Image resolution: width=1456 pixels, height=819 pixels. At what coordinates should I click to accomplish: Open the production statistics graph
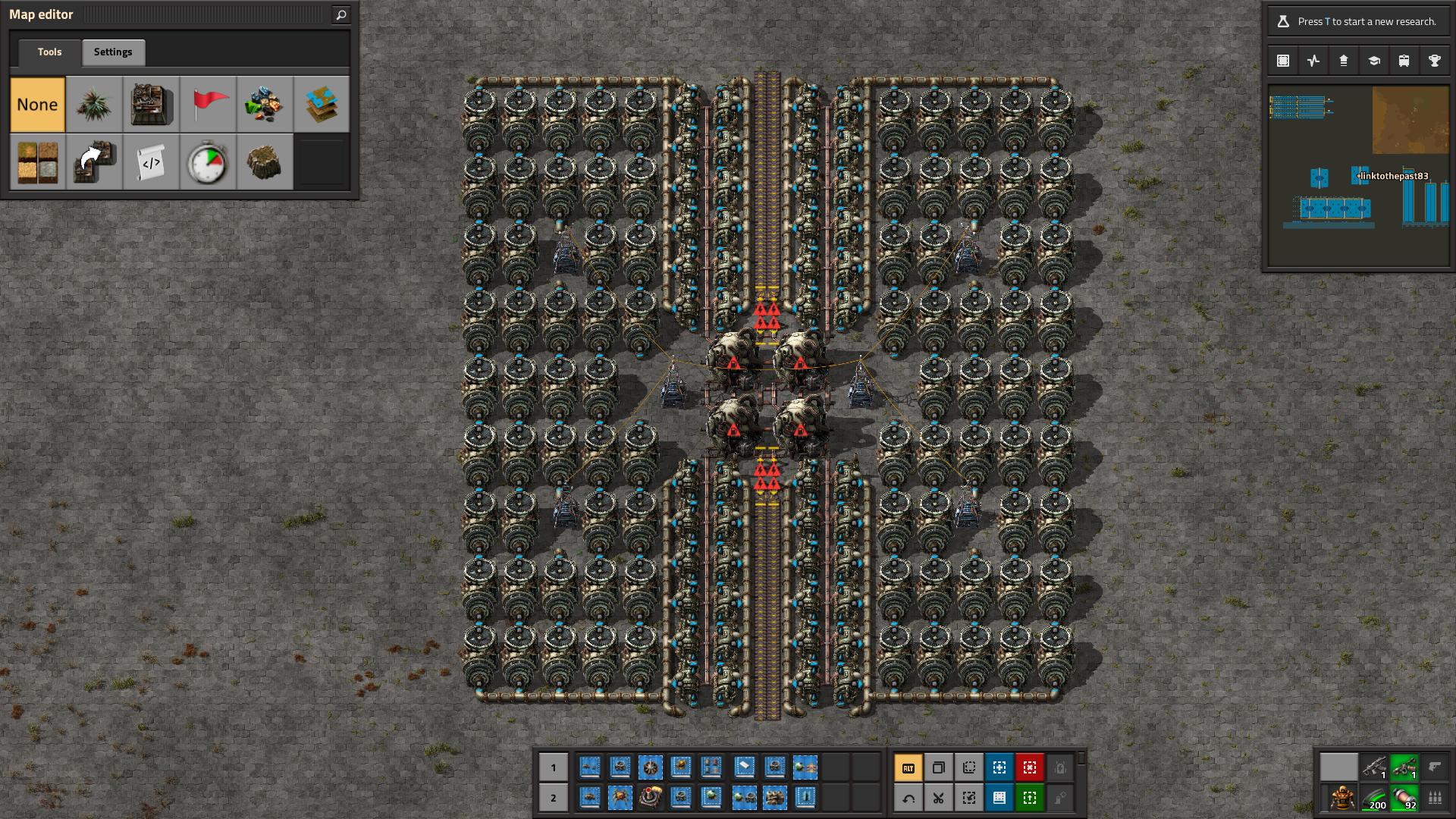click(1313, 60)
